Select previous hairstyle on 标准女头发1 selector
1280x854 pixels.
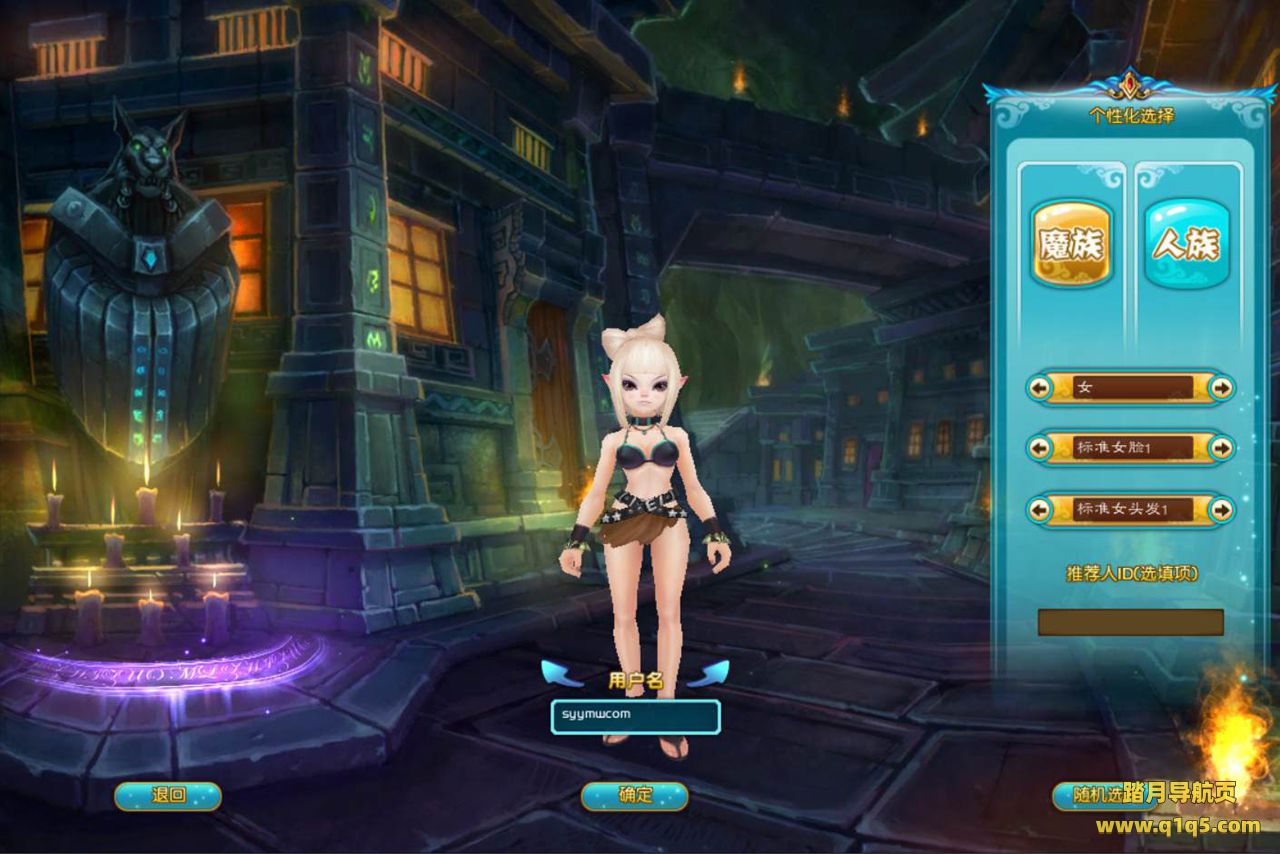click(1040, 509)
